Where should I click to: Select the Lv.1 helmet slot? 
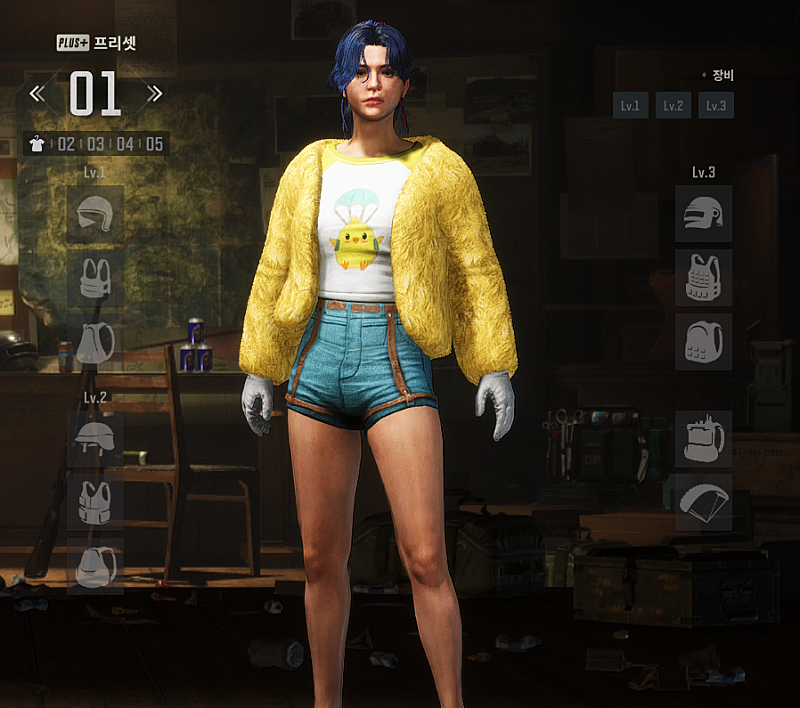[95, 213]
